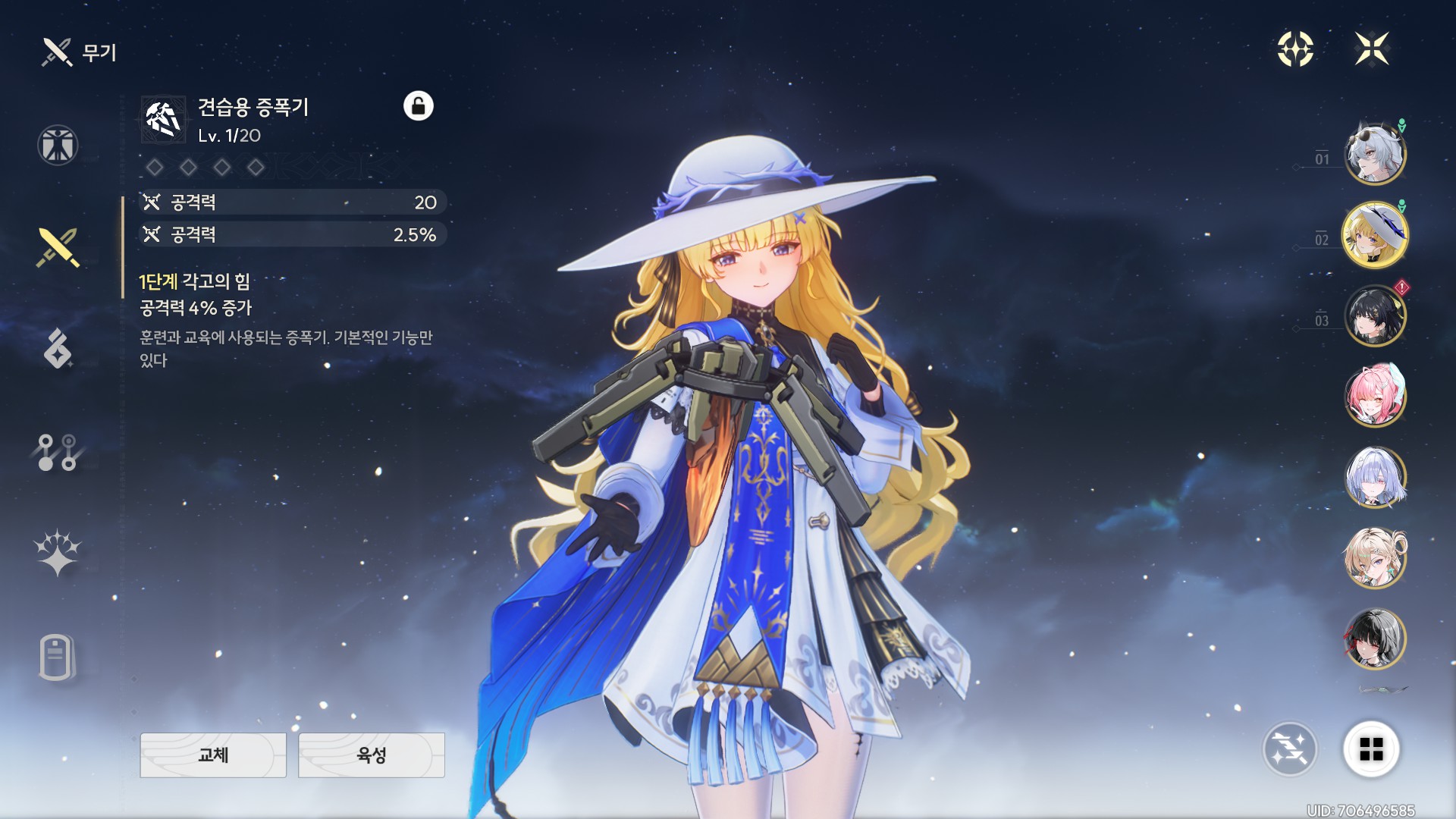The image size is (1456, 819).
Task: Open the circular target icon at top right
Action: click(x=1295, y=49)
